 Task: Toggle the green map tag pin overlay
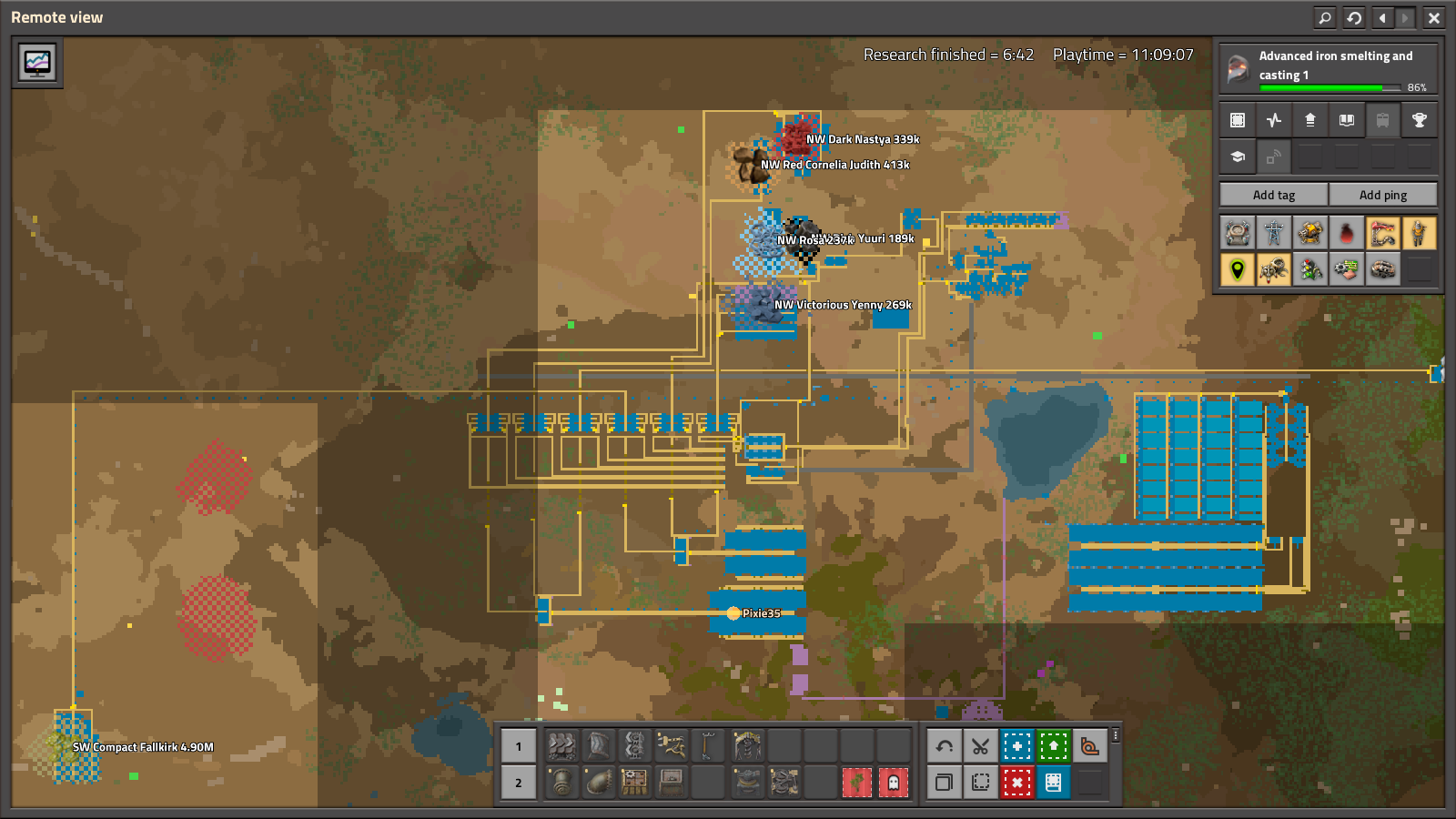pyautogui.click(x=1236, y=269)
